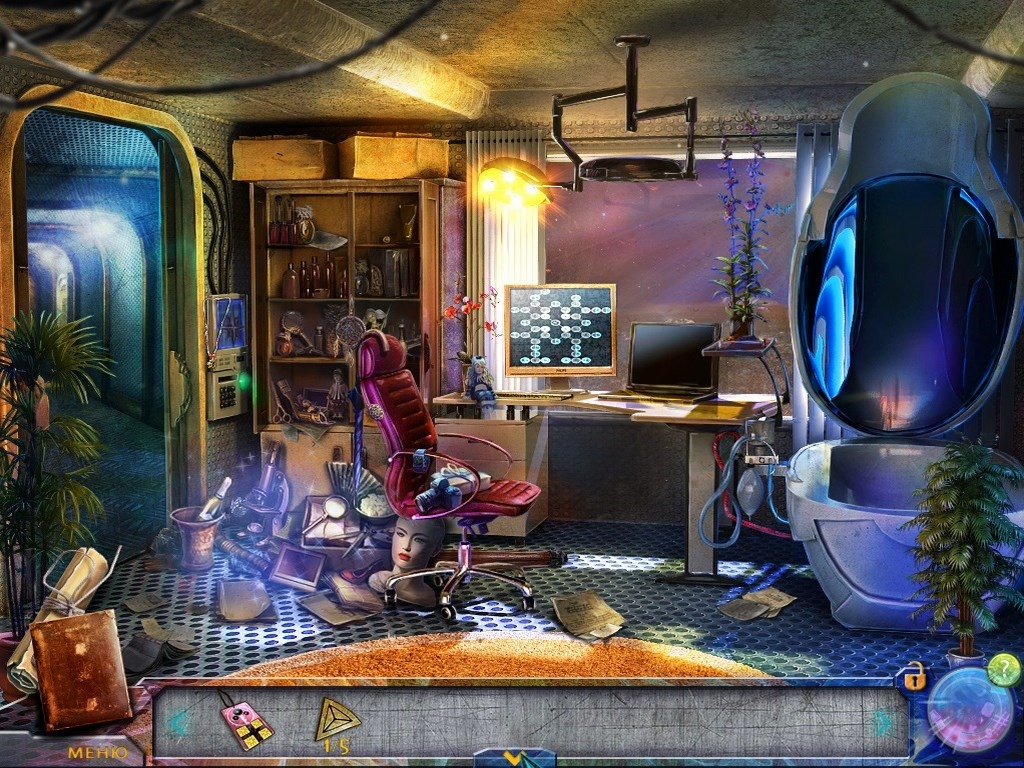This screenshot has width=1024, height=768.
Task: Pick the golden triangle piece in inventory
Action: pos(338,717)
